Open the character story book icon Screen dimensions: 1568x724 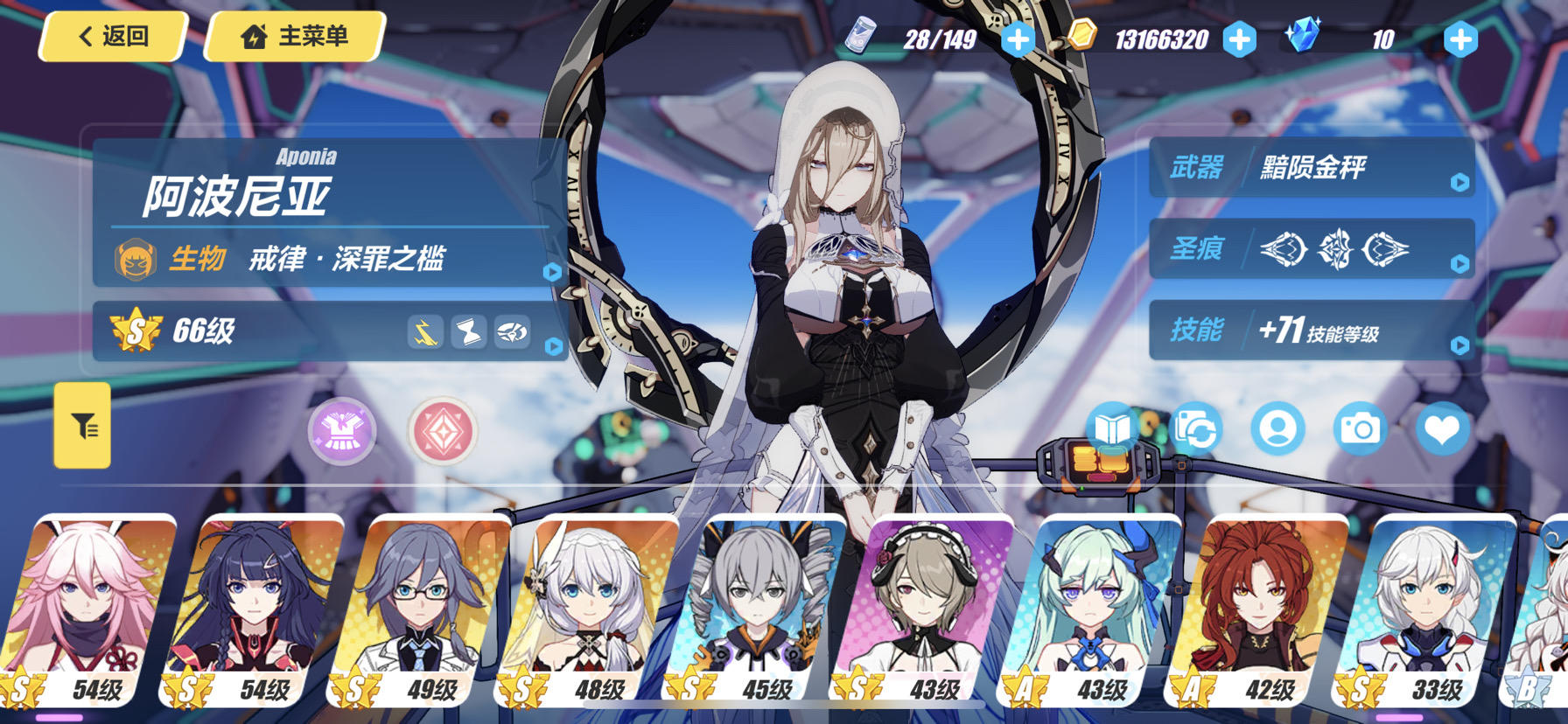click(1111, 428)
